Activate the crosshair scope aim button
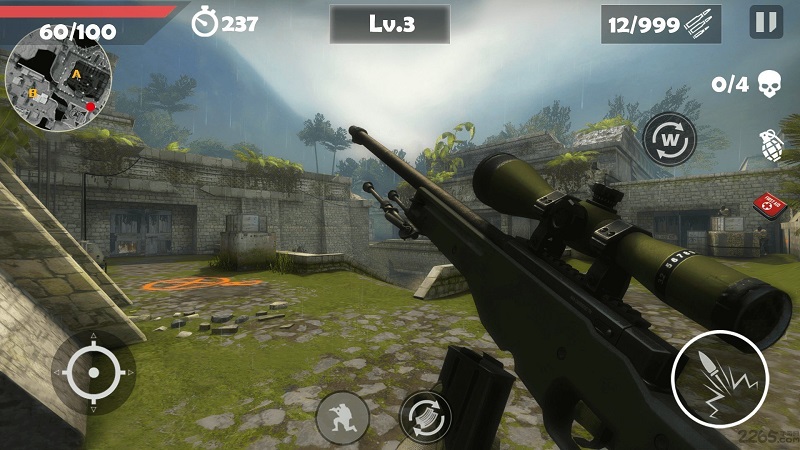 coord(94,373)
